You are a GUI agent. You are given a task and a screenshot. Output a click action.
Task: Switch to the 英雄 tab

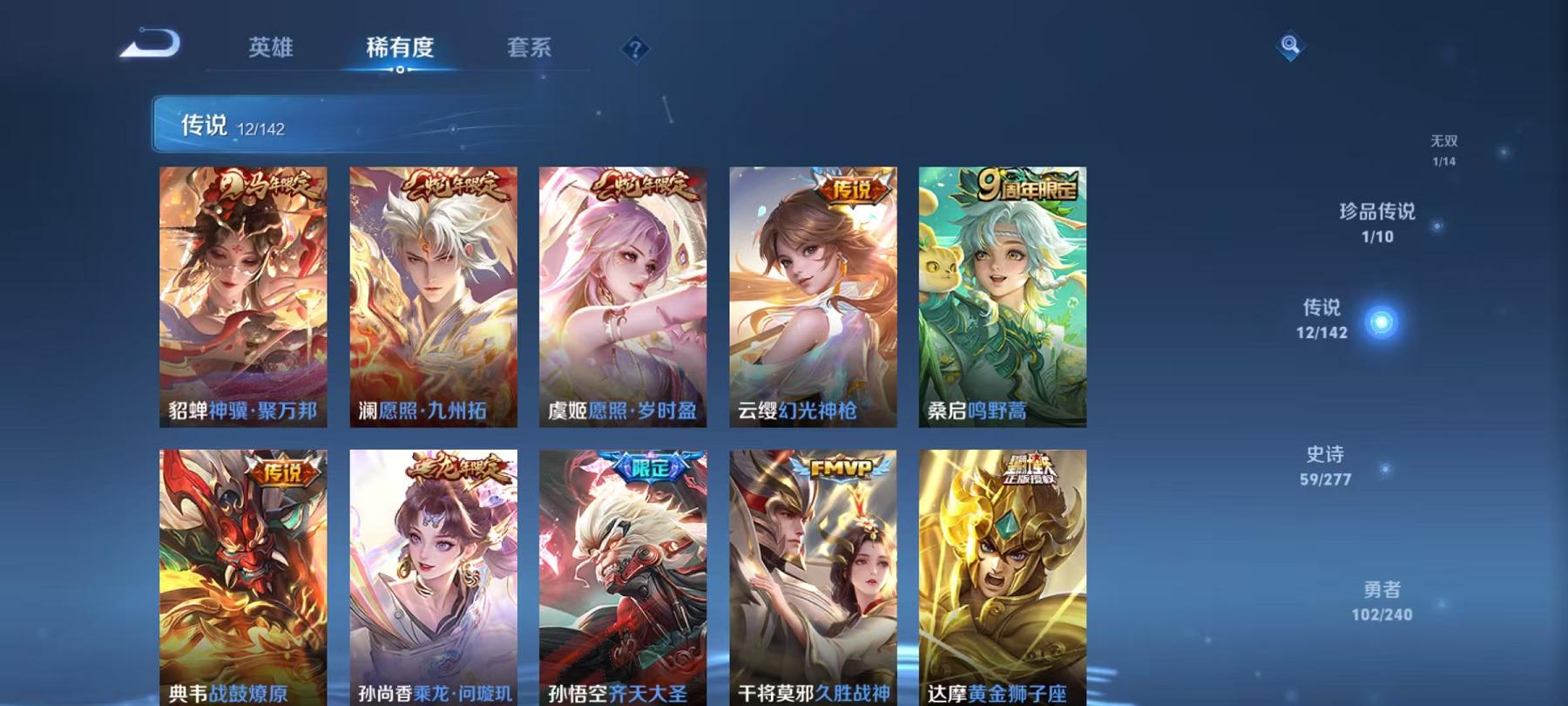271,50
